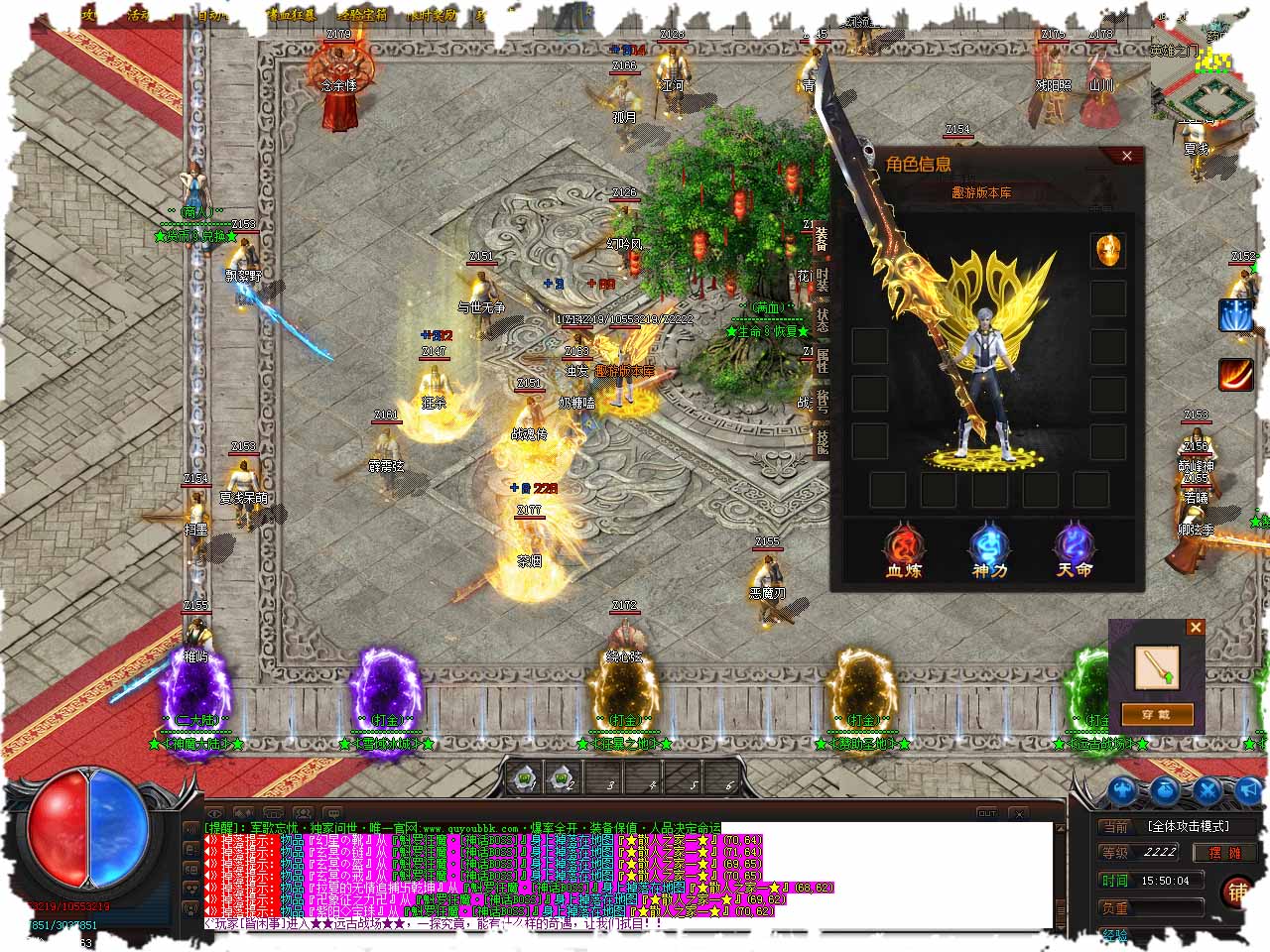Image resolution: width=1270 pixels, height=952 pixels.
Task: Open the 天命 destiny feature
Action: [x=1075, y=550]
